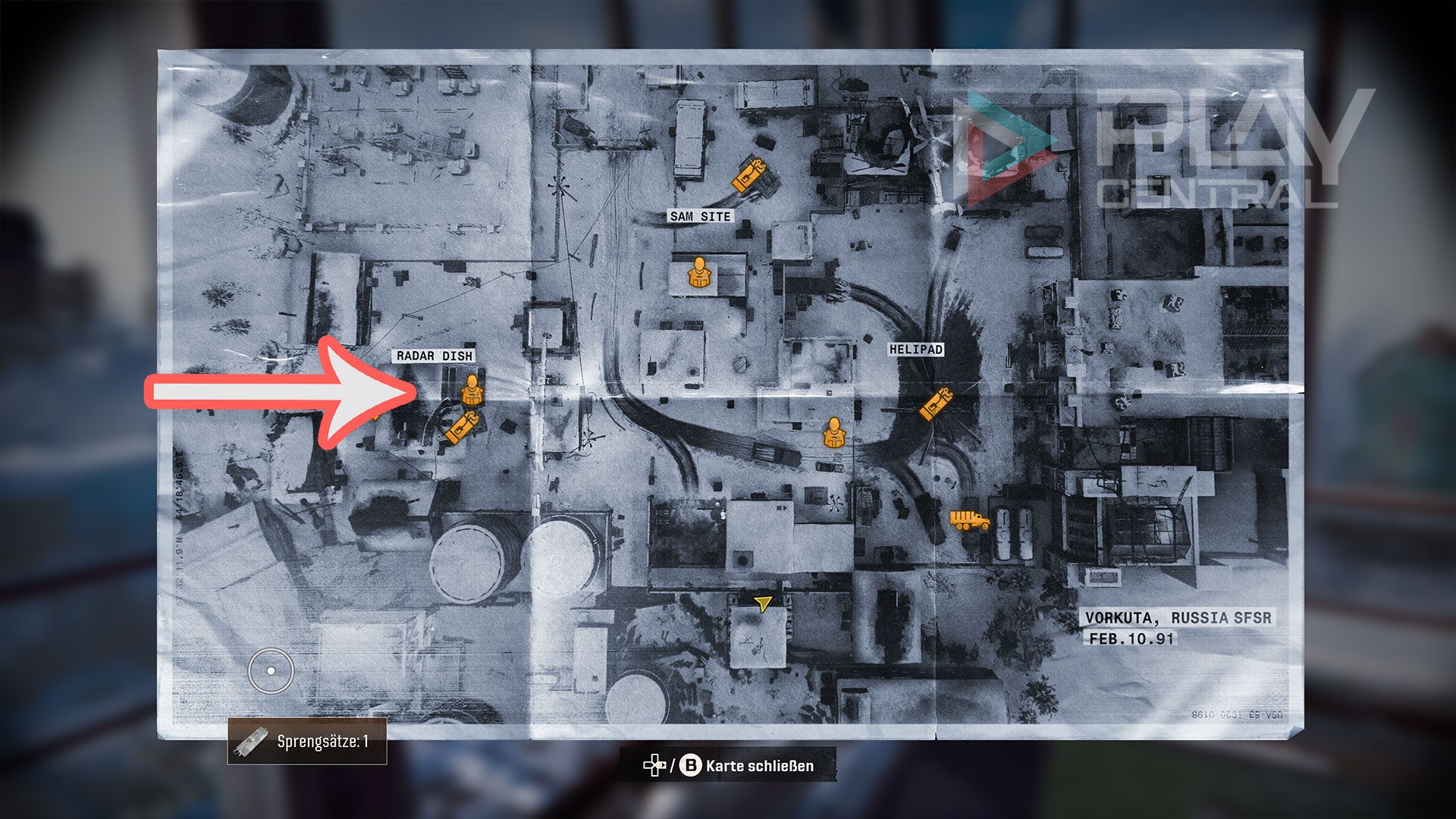This screenshot has height=819, width=1456.
Task: Select the RADAR DISH location label
Action: [434, 356]
